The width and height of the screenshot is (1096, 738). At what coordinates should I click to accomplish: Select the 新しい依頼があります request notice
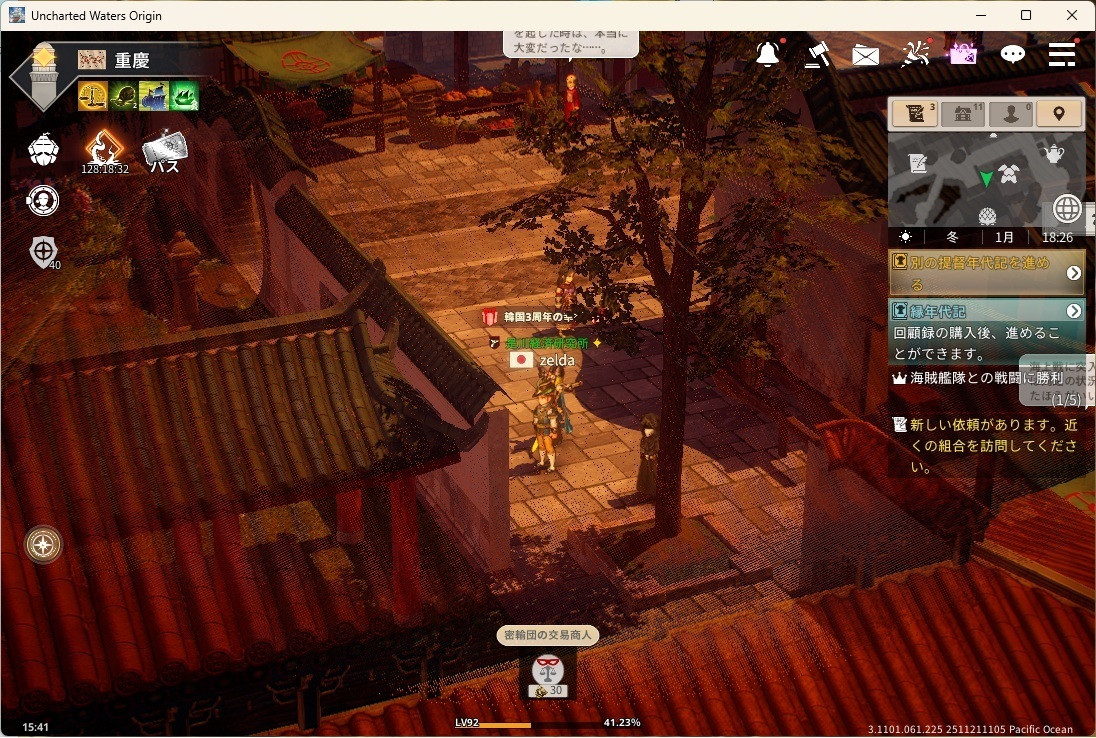coord(985,445)
